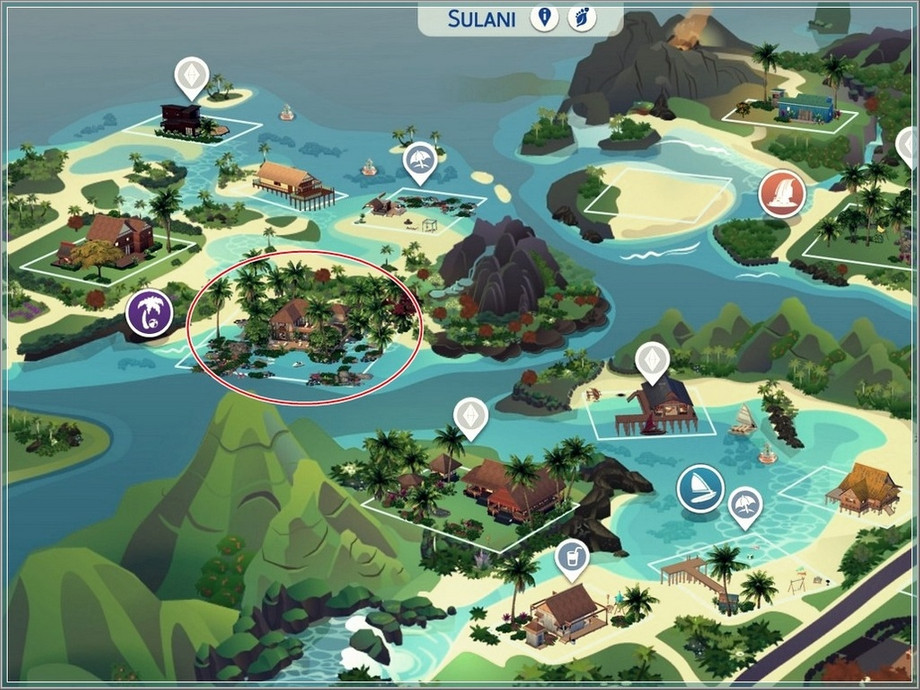This screenshot has width=920, height=690.
Task: Open the Sulani world info pin
Action: [x=544, y=17]
